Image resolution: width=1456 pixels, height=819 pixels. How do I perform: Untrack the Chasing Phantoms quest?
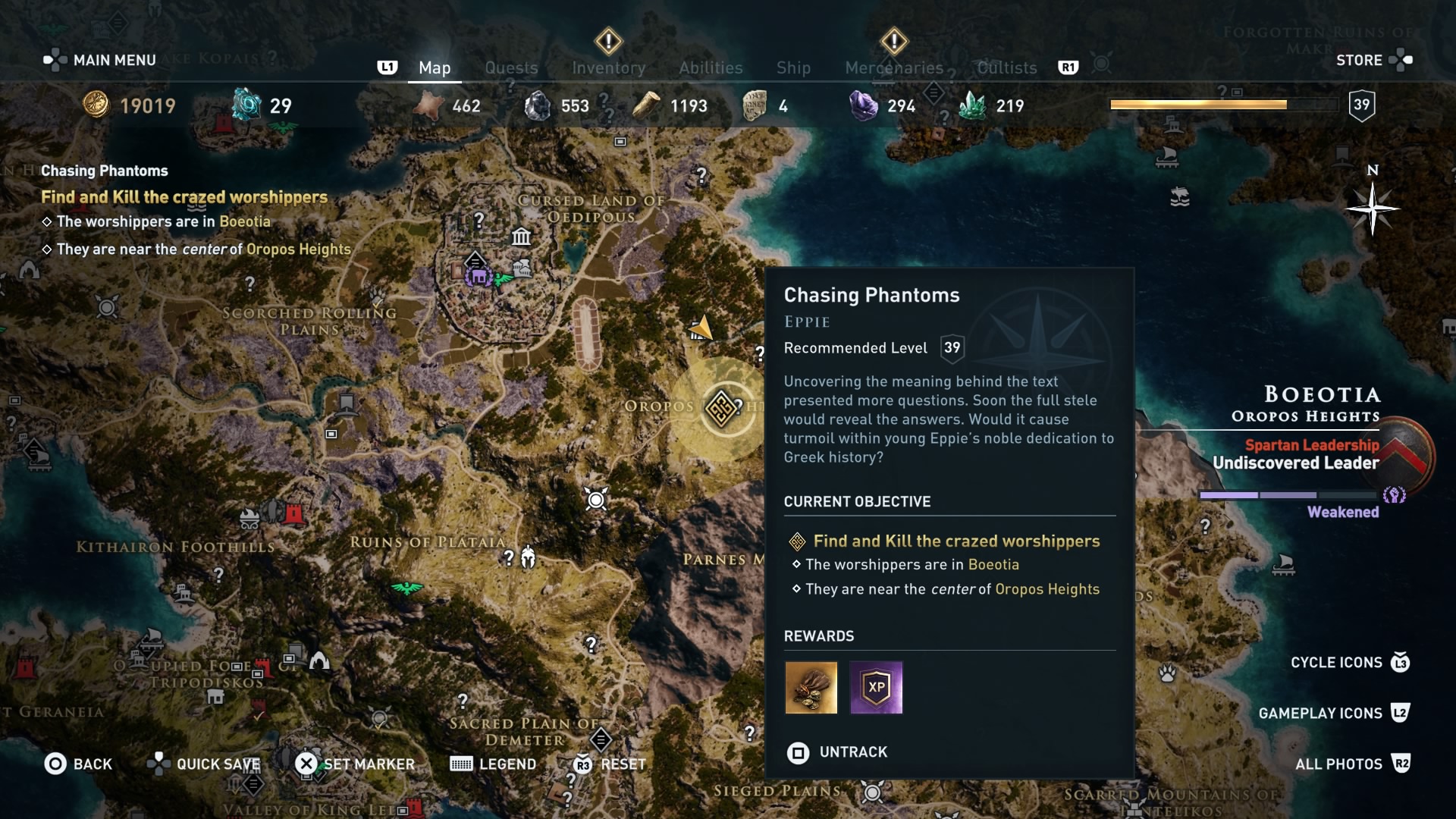tap(837, 752)
